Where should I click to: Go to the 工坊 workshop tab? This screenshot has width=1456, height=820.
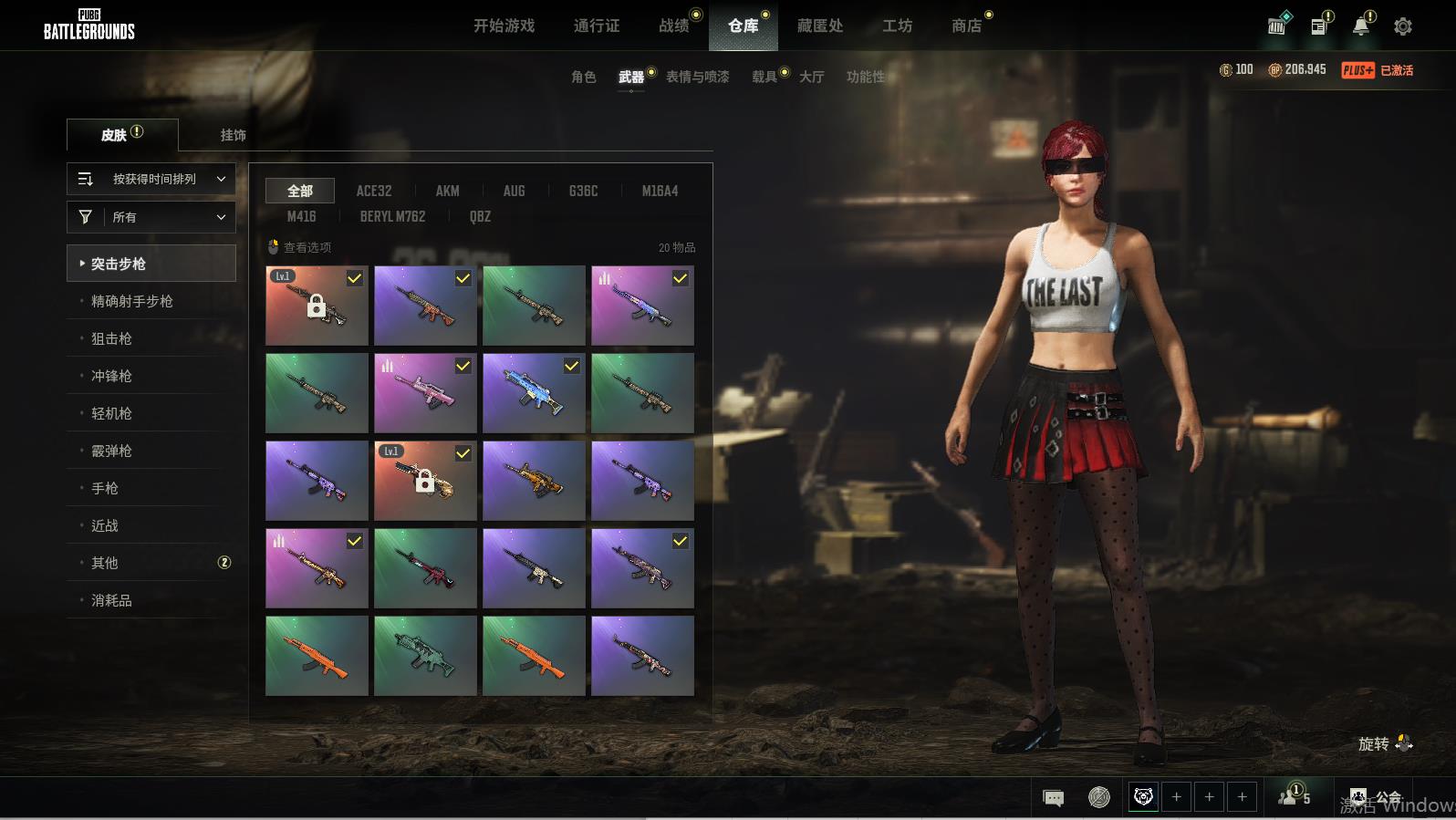tap(897, 26)
